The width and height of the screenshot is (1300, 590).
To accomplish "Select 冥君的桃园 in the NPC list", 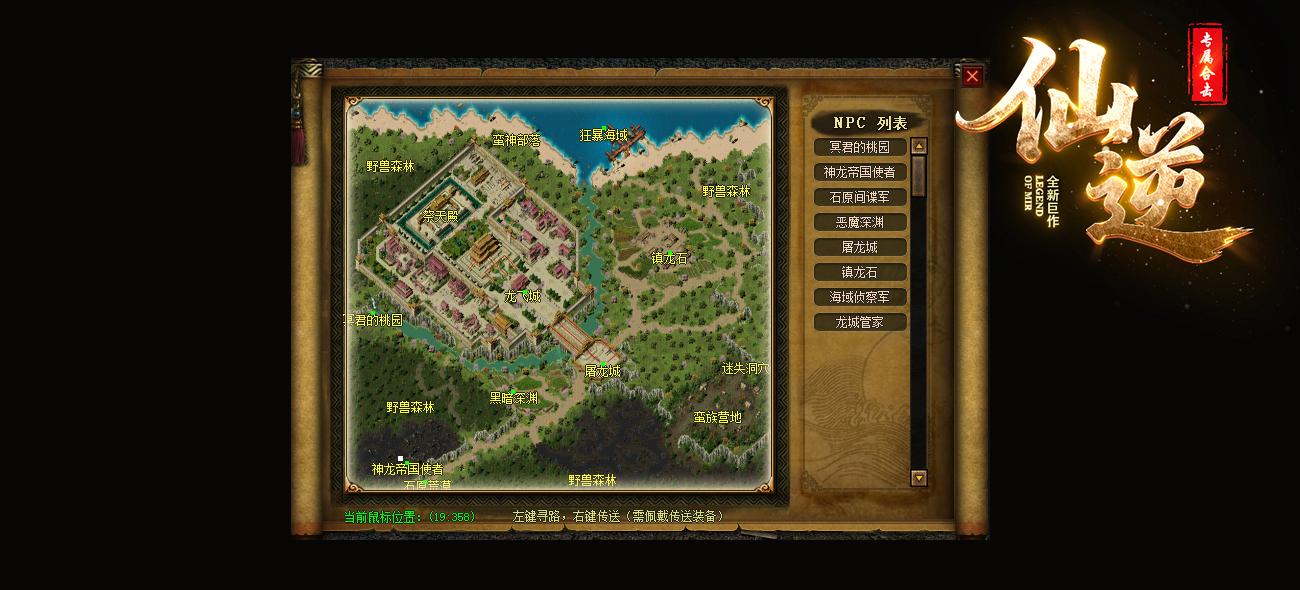I will click(860, 147).
